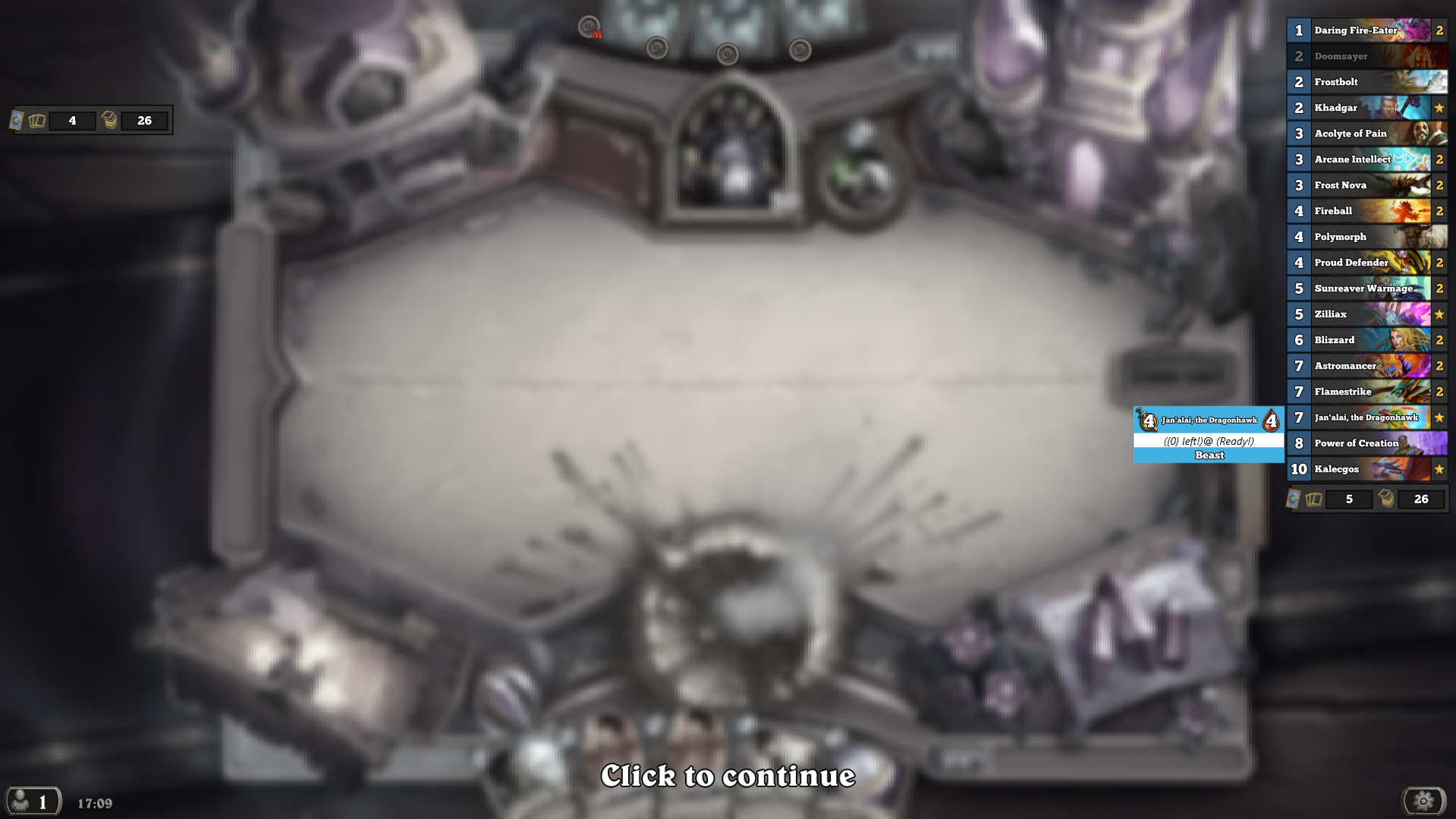Select the hand cards icon in the top tracker
1456x819 pixels.
coord(36,121)
